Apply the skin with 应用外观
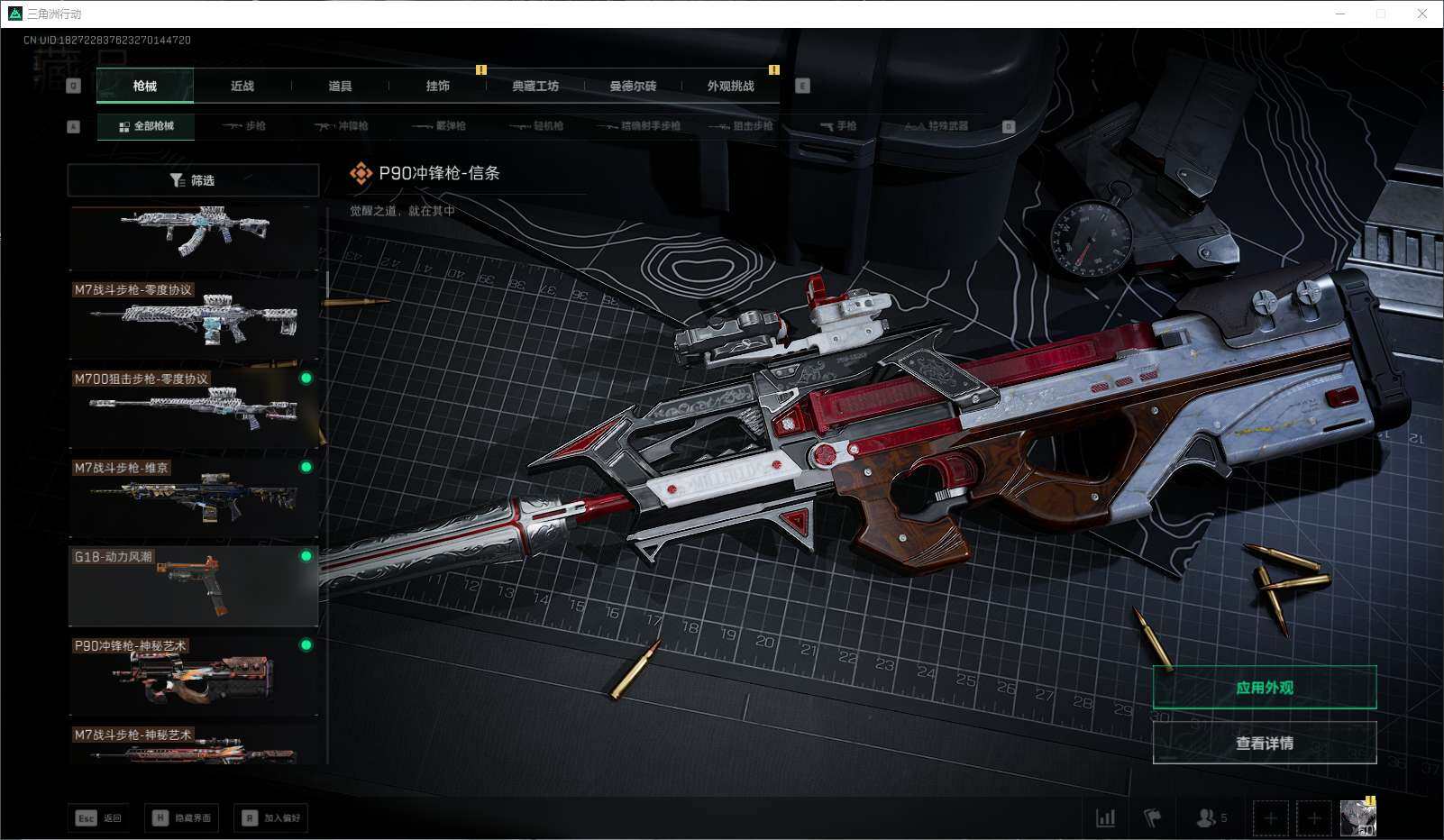This screenshot has height=840, width=1444. click(x=1264, y=688)
